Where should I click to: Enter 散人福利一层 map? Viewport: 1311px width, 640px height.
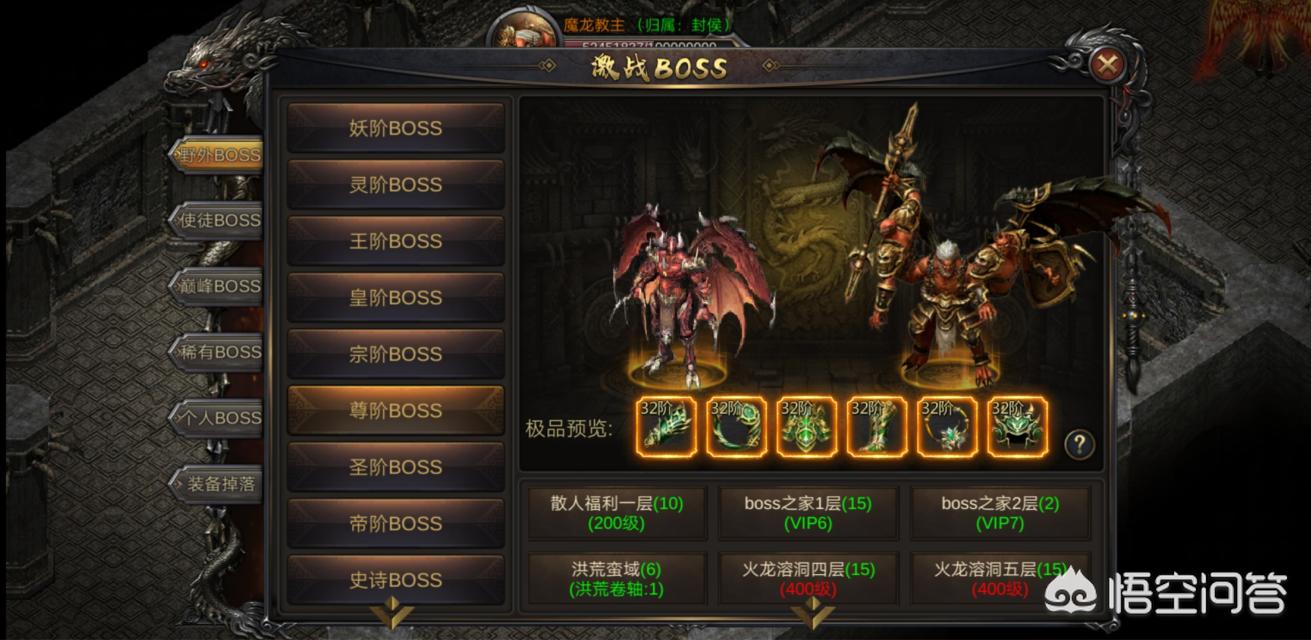tap(617, 513)
